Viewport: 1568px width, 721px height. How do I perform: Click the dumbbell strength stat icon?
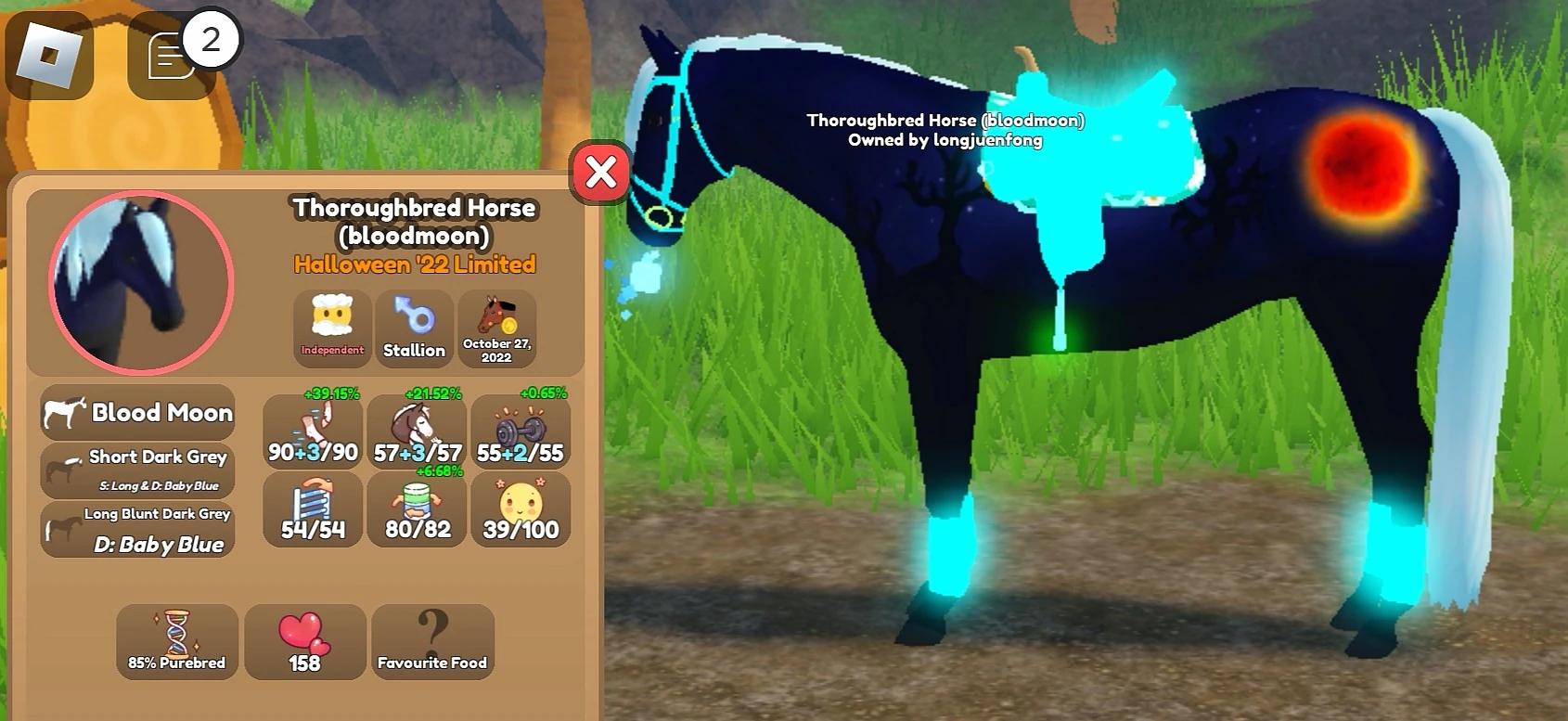click(x=521, y=427)
